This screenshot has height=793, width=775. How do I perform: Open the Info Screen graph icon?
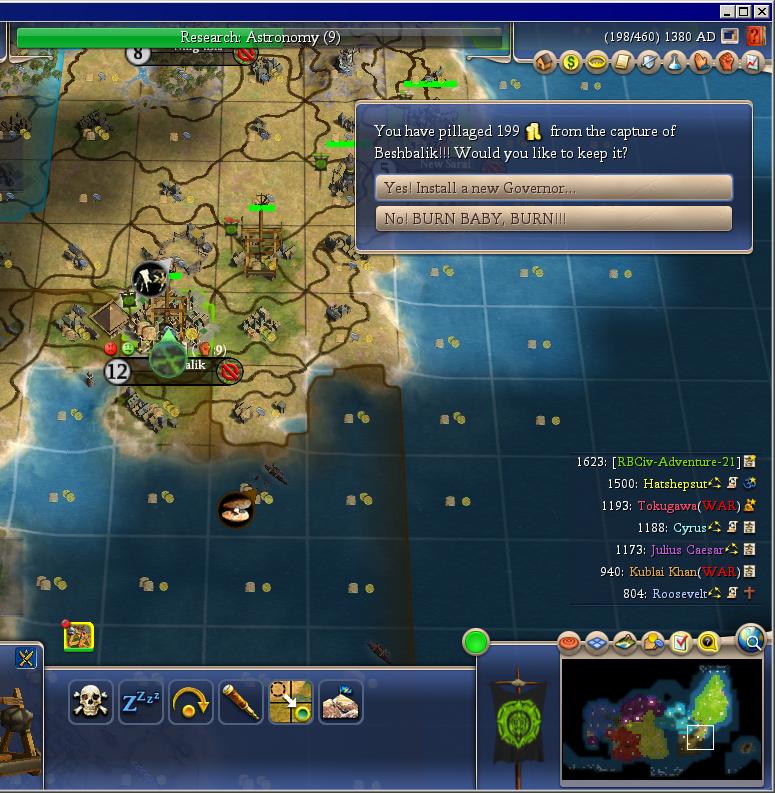coord(751,62)
